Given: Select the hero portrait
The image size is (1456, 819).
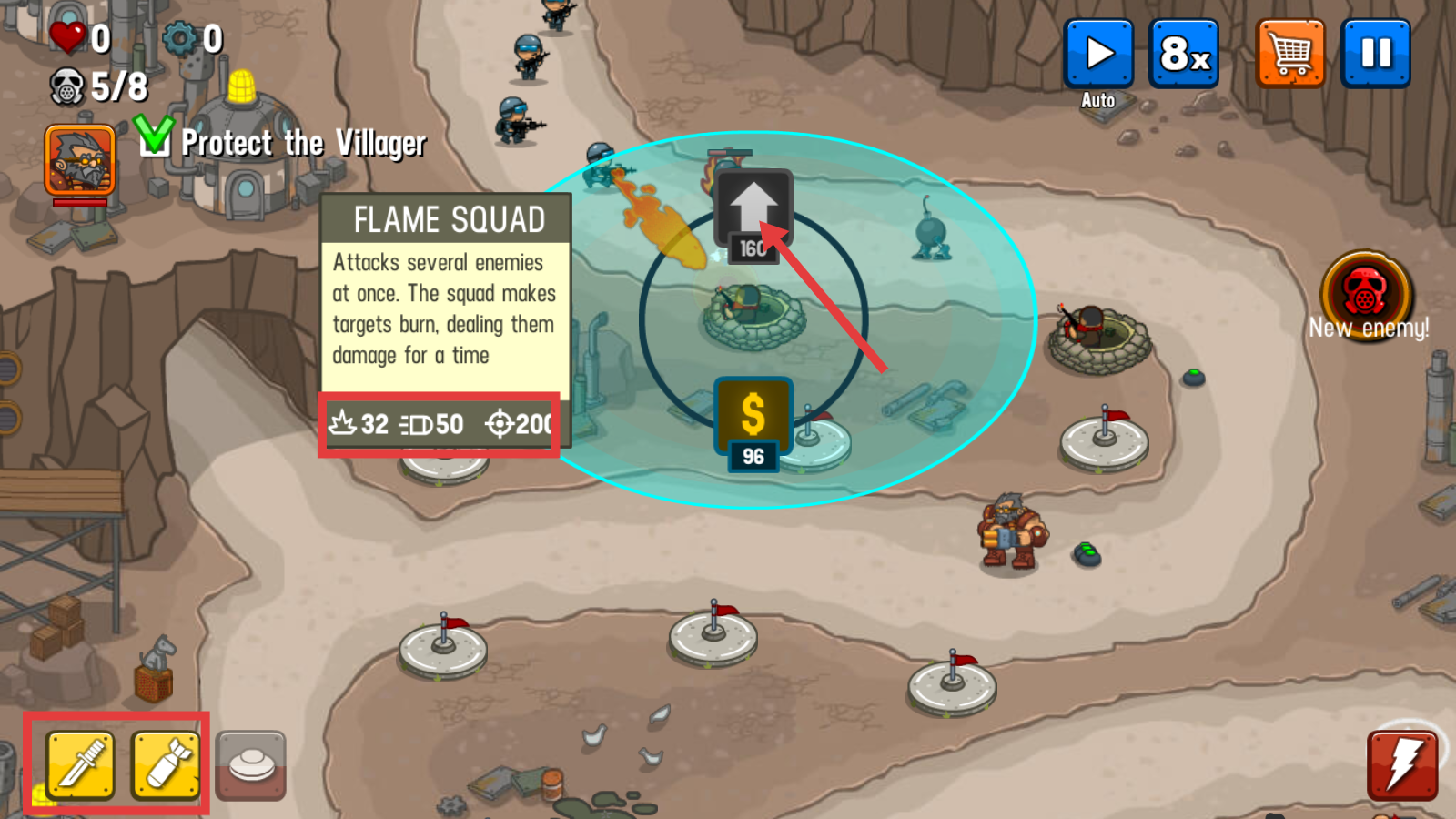Looking at the screenshot, I should [80, 161].
